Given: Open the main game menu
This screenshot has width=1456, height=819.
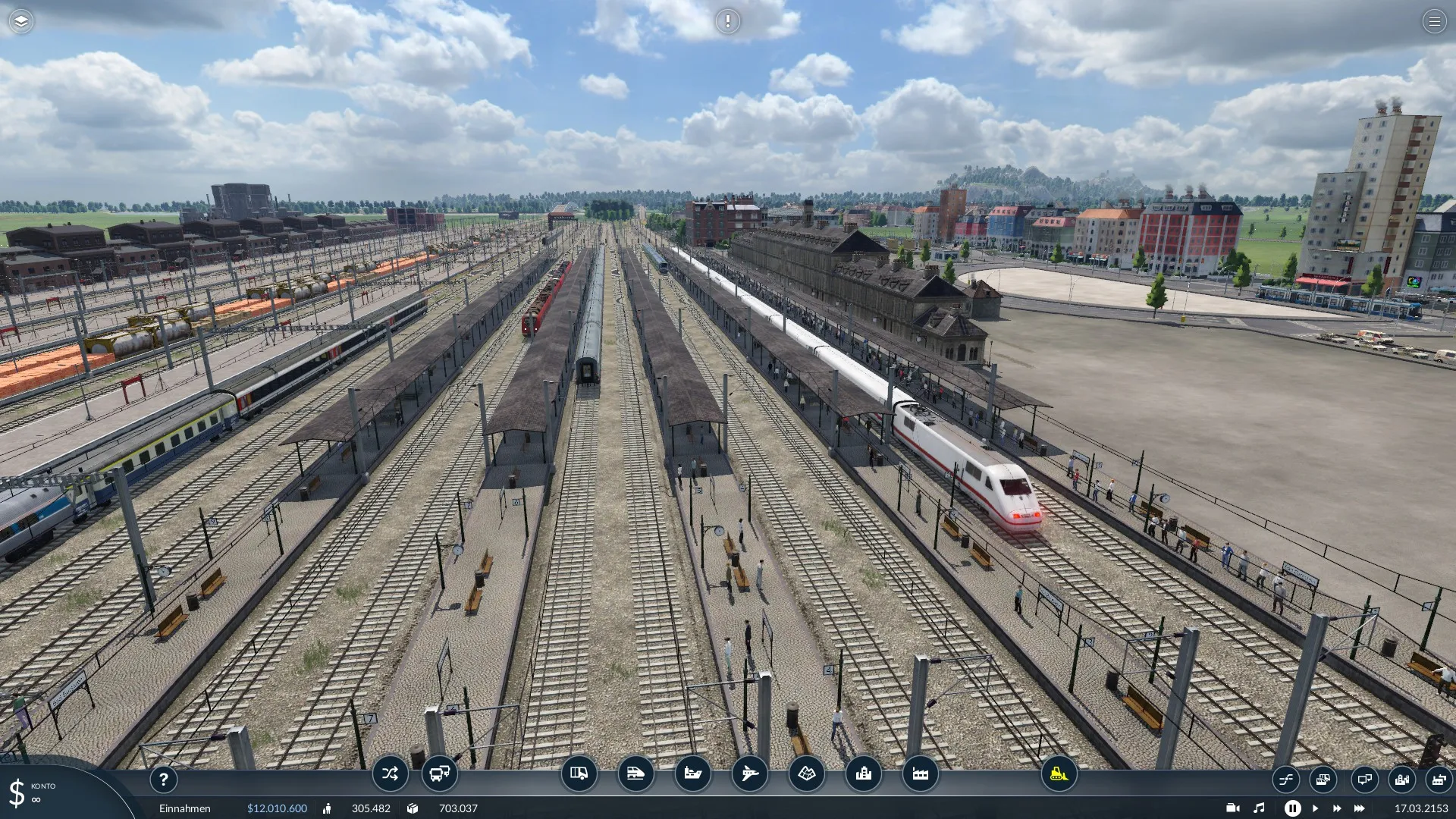Looking at the screenshot, I should (x=1434, y=21).
